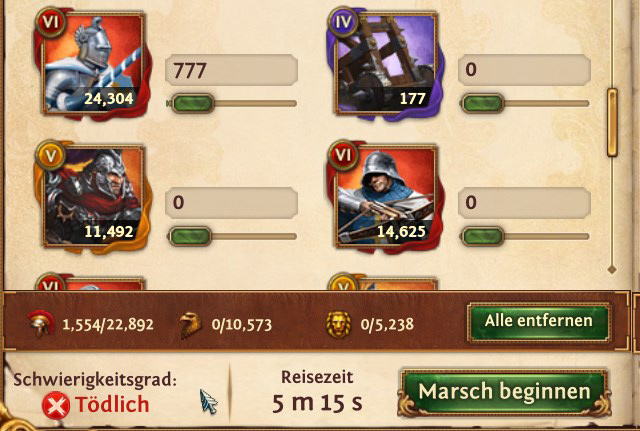Choose the hooded crossbowman troop portrait
The image size is (640, 431).
pyautogui.click(x=382, y=197)
